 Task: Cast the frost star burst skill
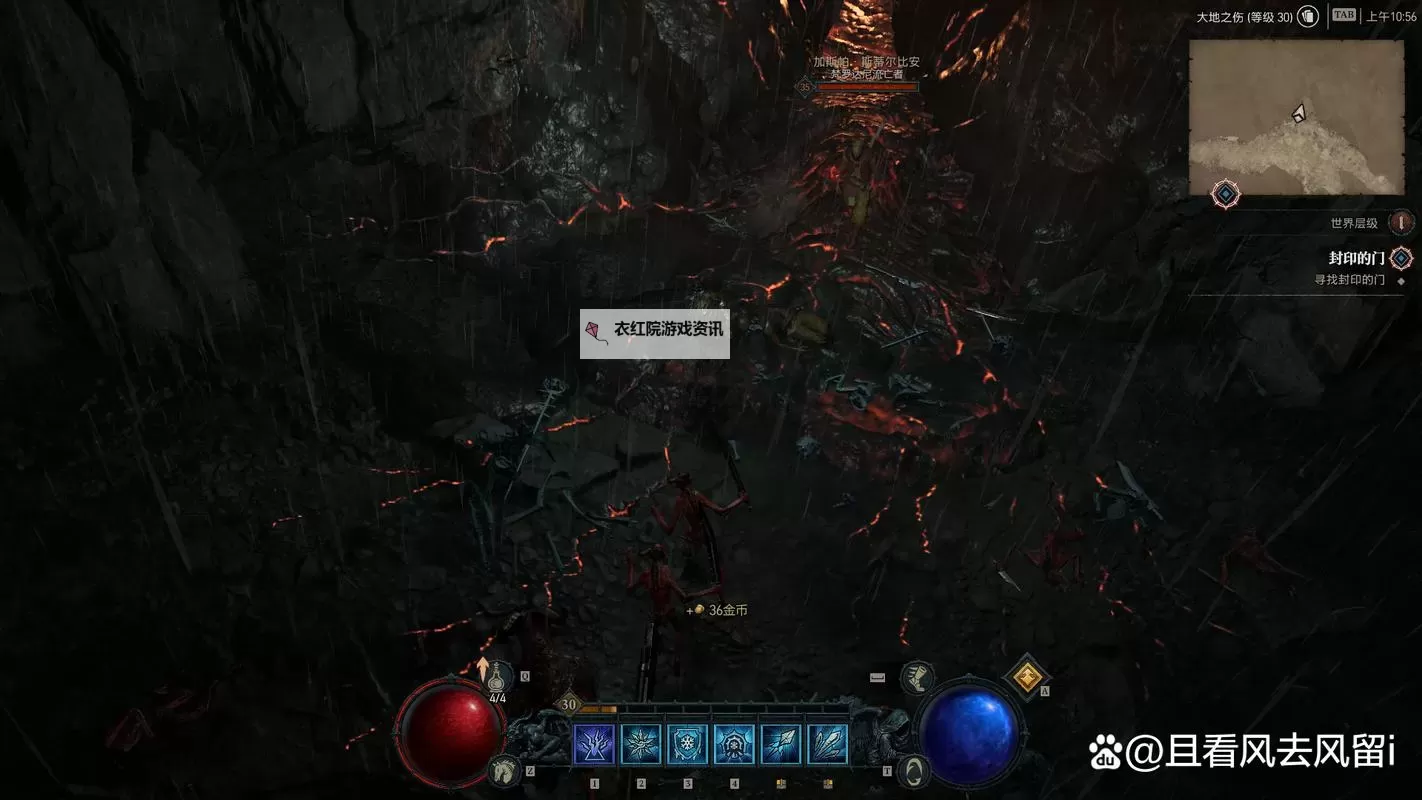641,745
